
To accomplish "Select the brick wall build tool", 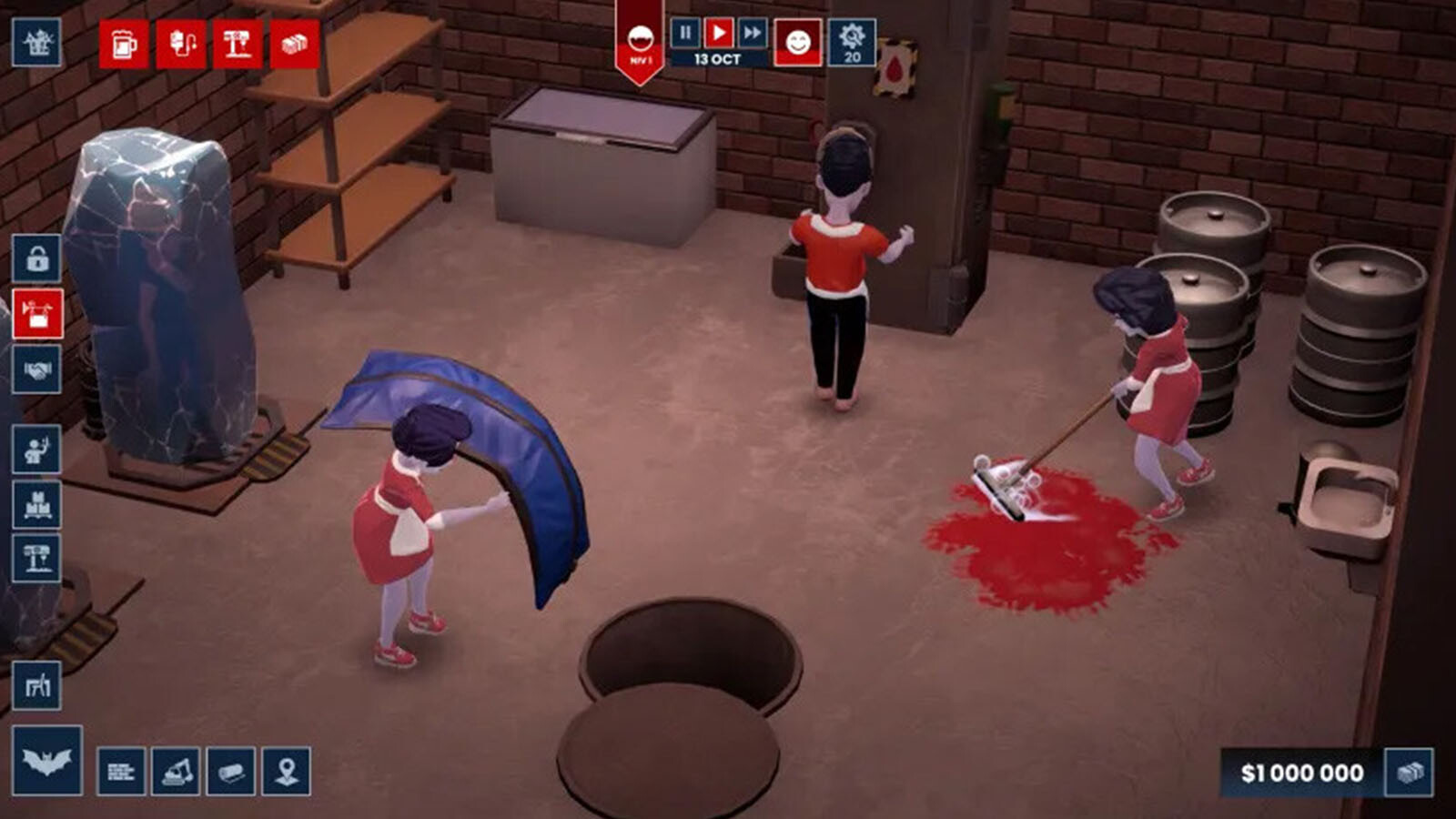I will [121, 772].
